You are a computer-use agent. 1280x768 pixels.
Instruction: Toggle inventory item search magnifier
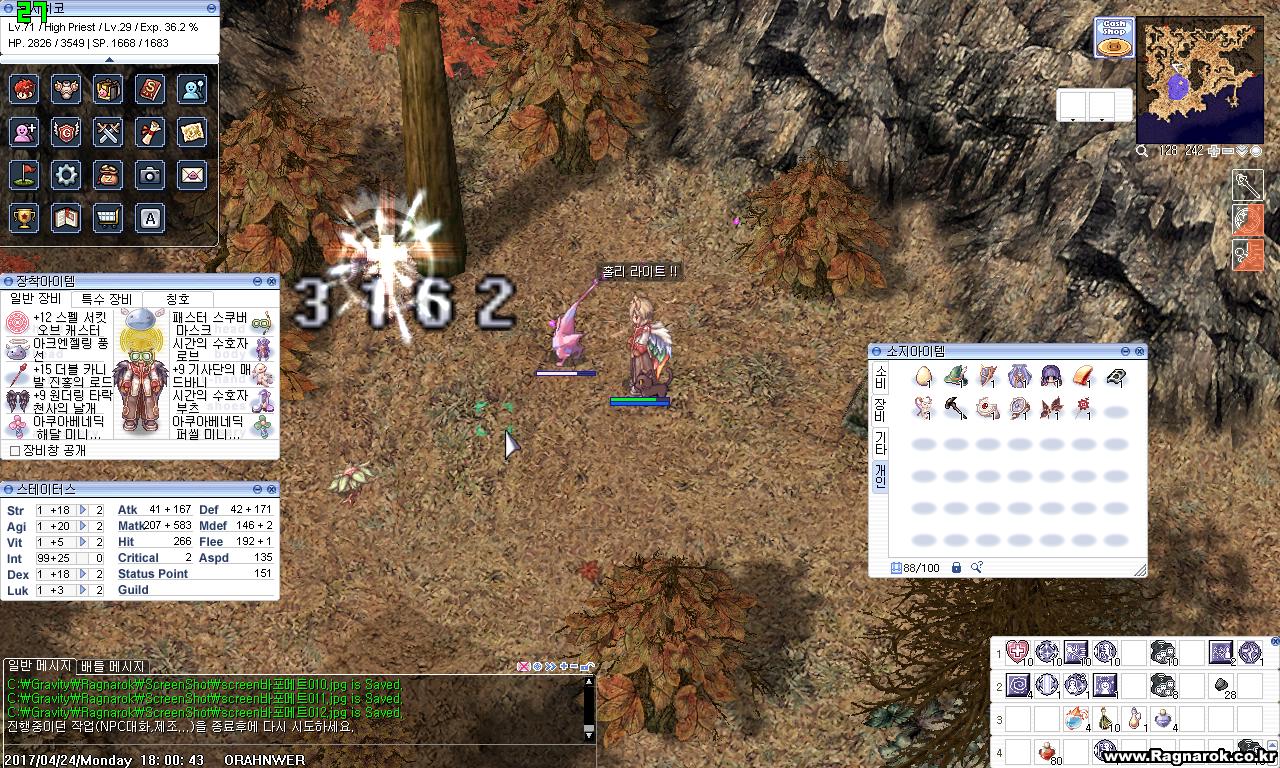tap(977, 567)
